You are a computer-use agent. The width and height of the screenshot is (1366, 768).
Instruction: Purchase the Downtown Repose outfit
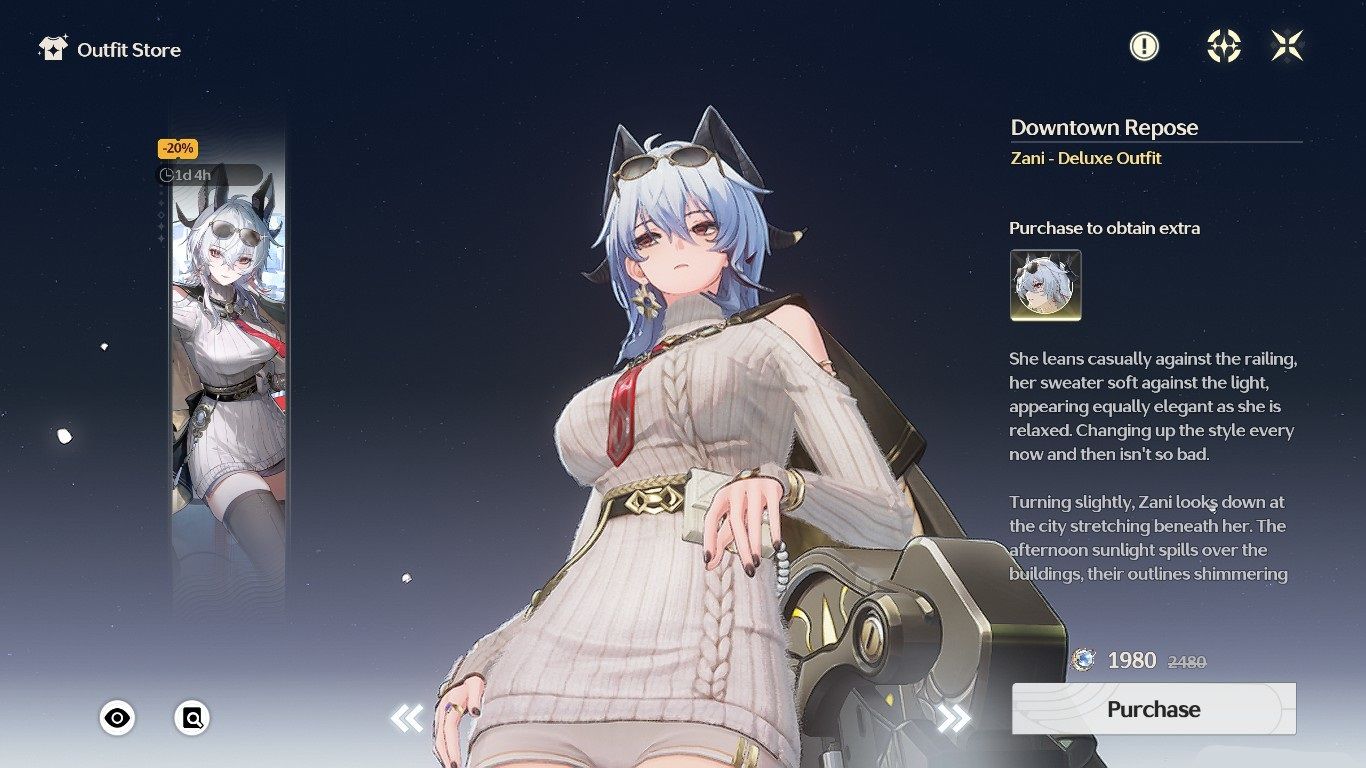click(1153, 709)
